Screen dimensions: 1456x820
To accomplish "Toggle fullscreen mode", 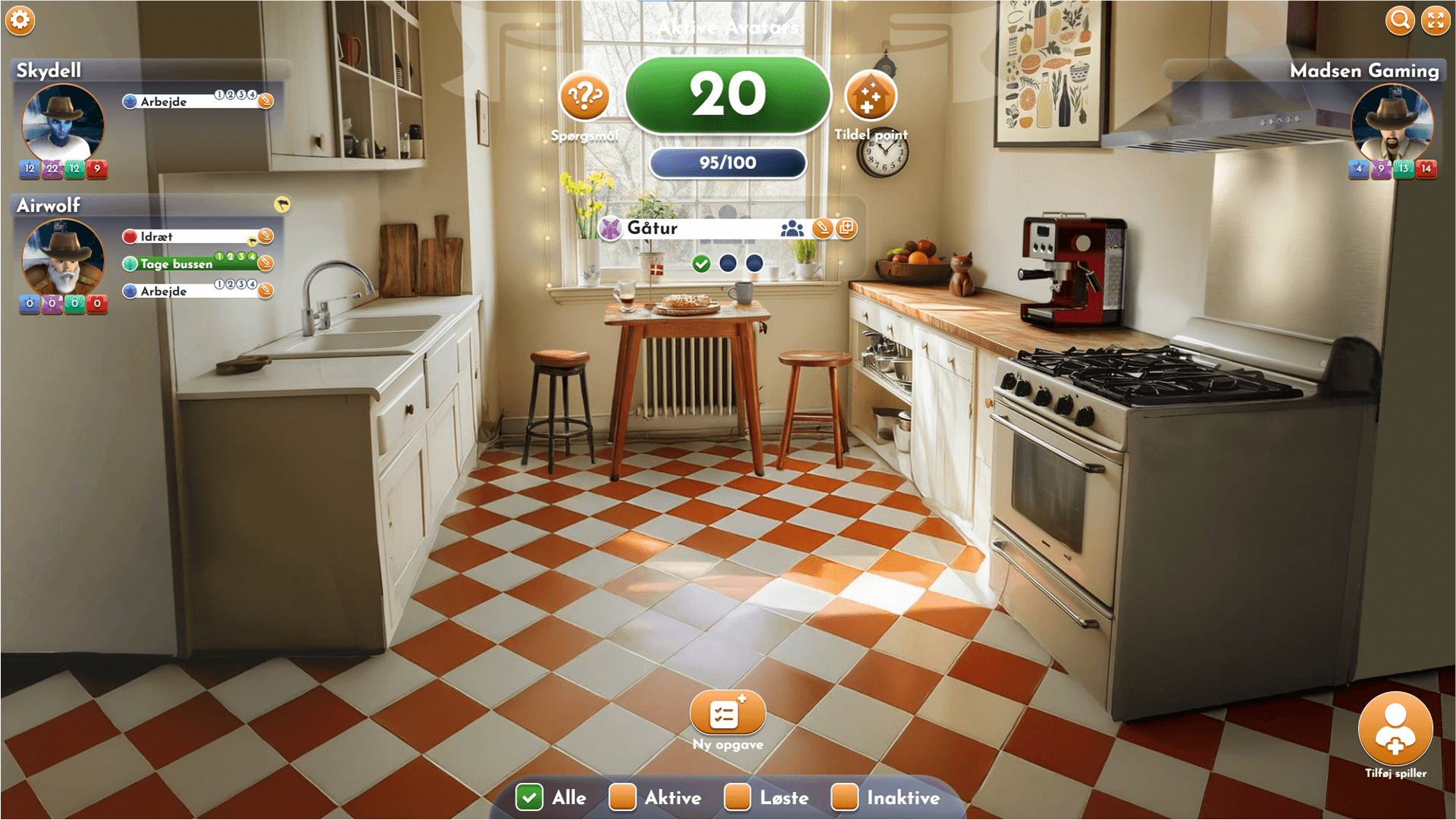I will [1436, 20].
